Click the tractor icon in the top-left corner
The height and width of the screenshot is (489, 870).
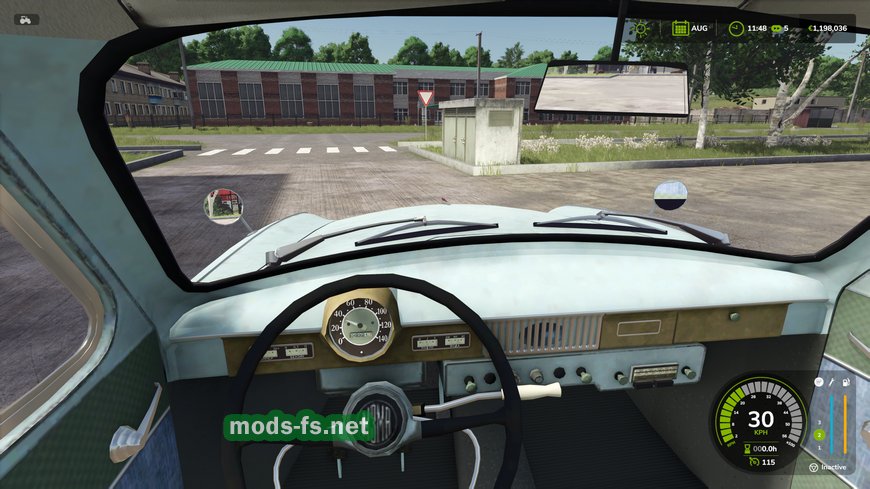[x=26, y=19]
